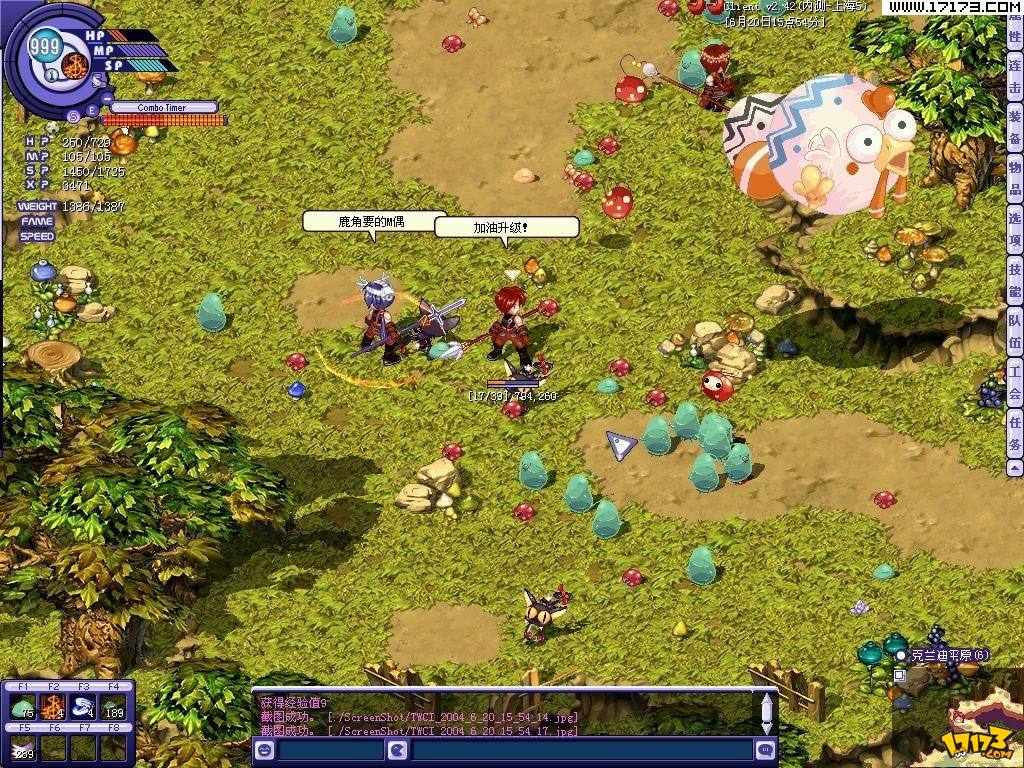
Task: Open the 连击 combo menu tab
Action: (x=1014, y=78)
